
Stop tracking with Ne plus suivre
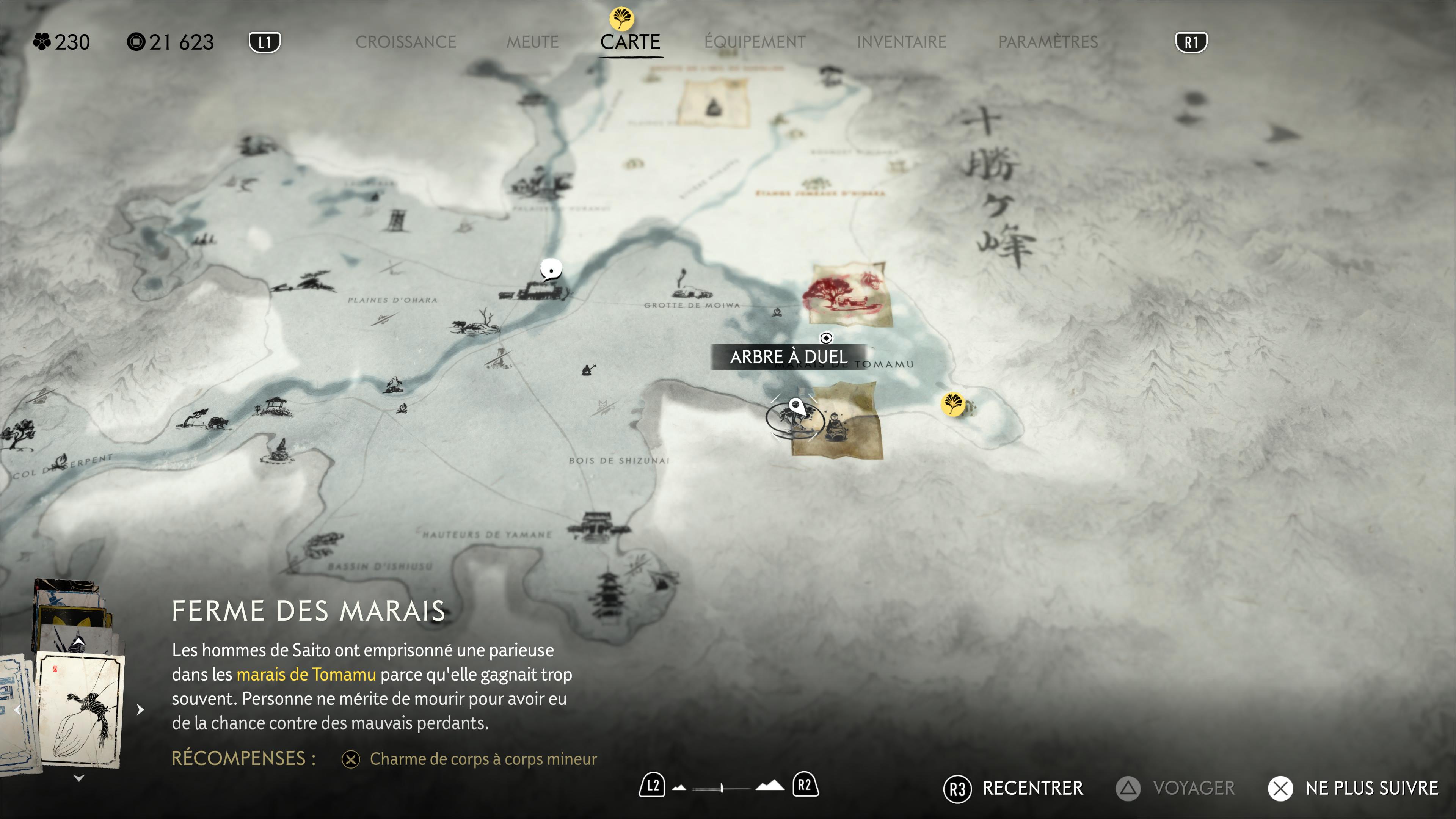1353,788
